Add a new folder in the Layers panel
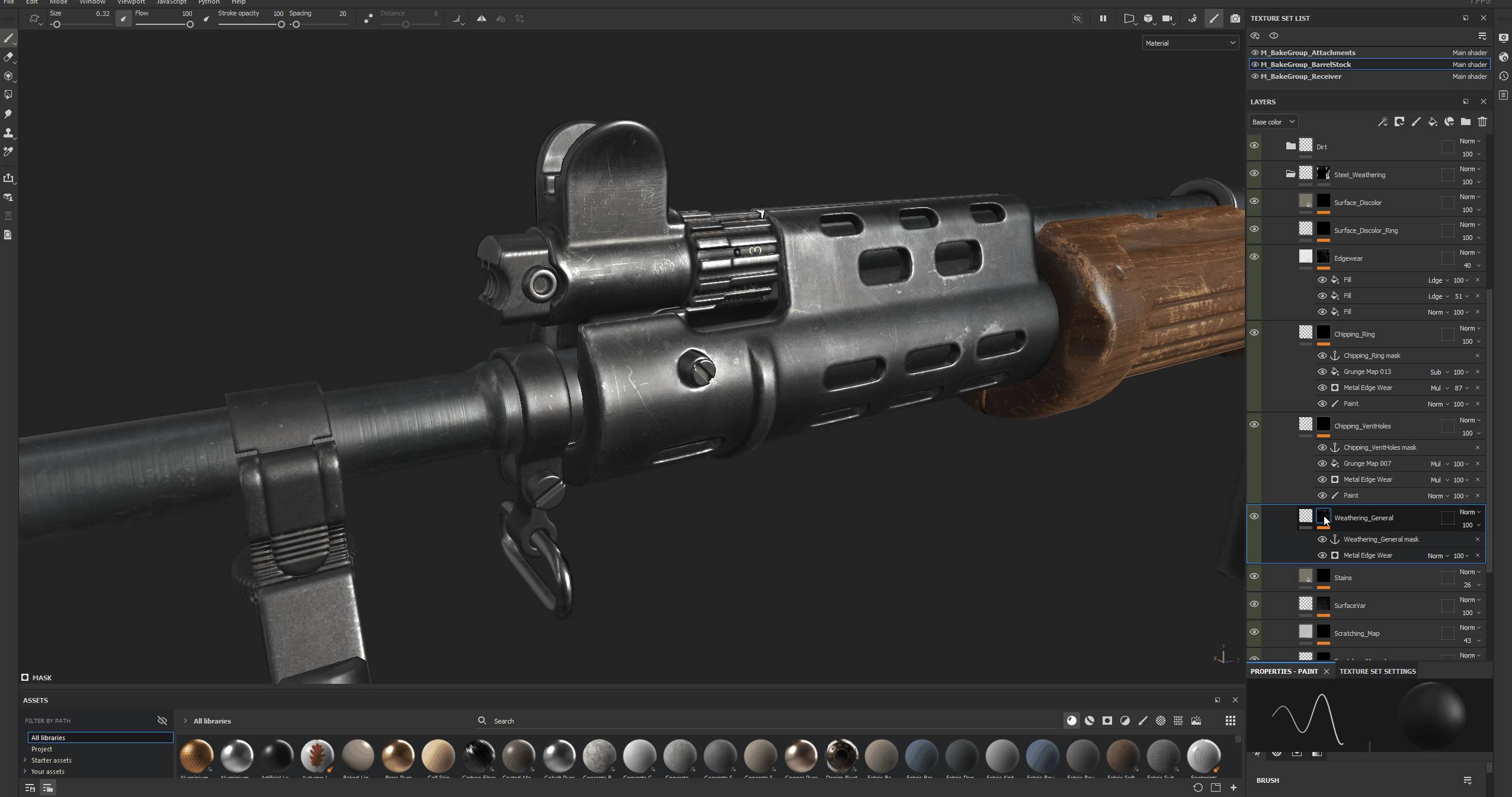1512x797 pixels. (1466, 121)
